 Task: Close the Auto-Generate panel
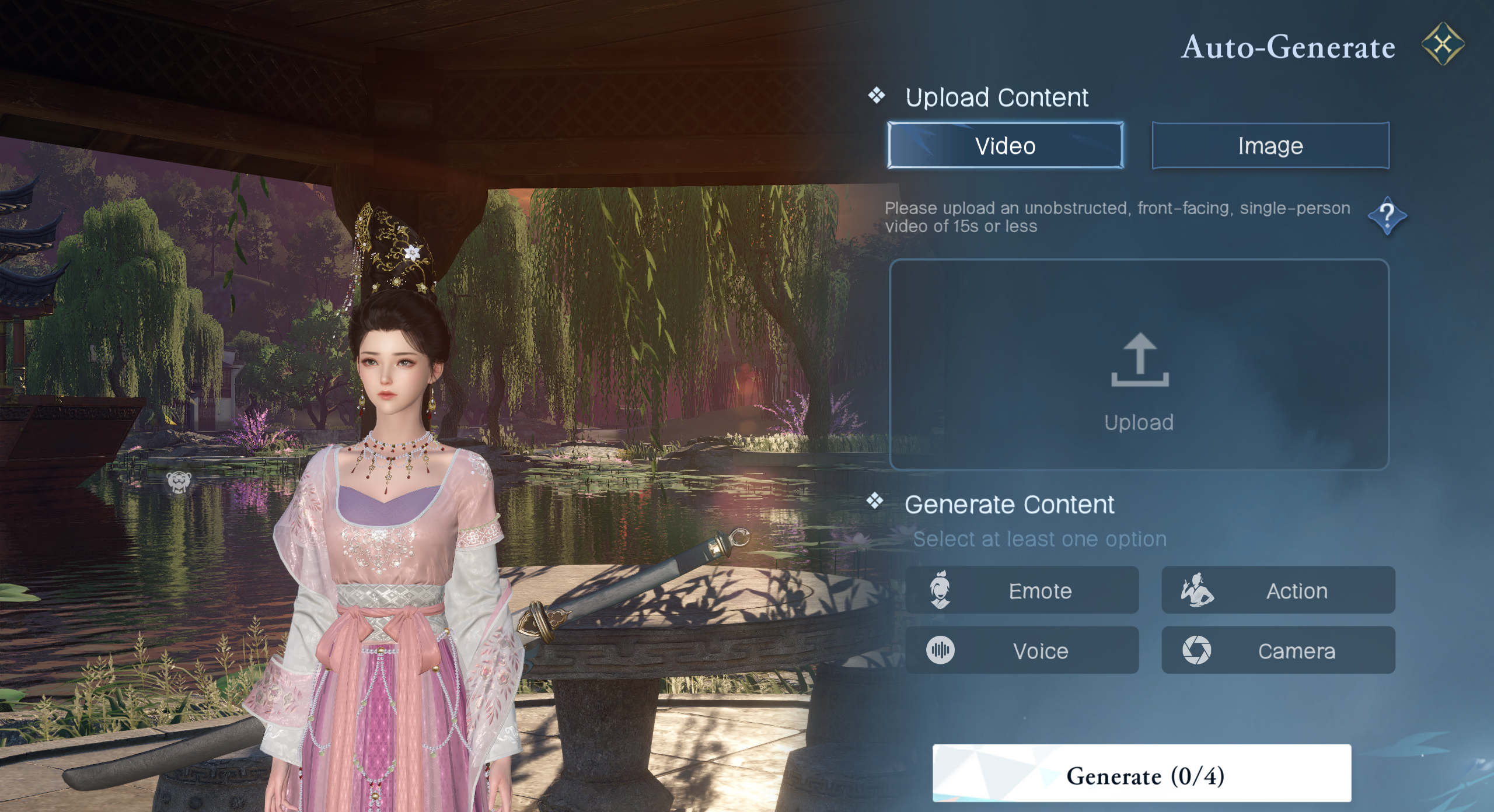[1442, 44]
